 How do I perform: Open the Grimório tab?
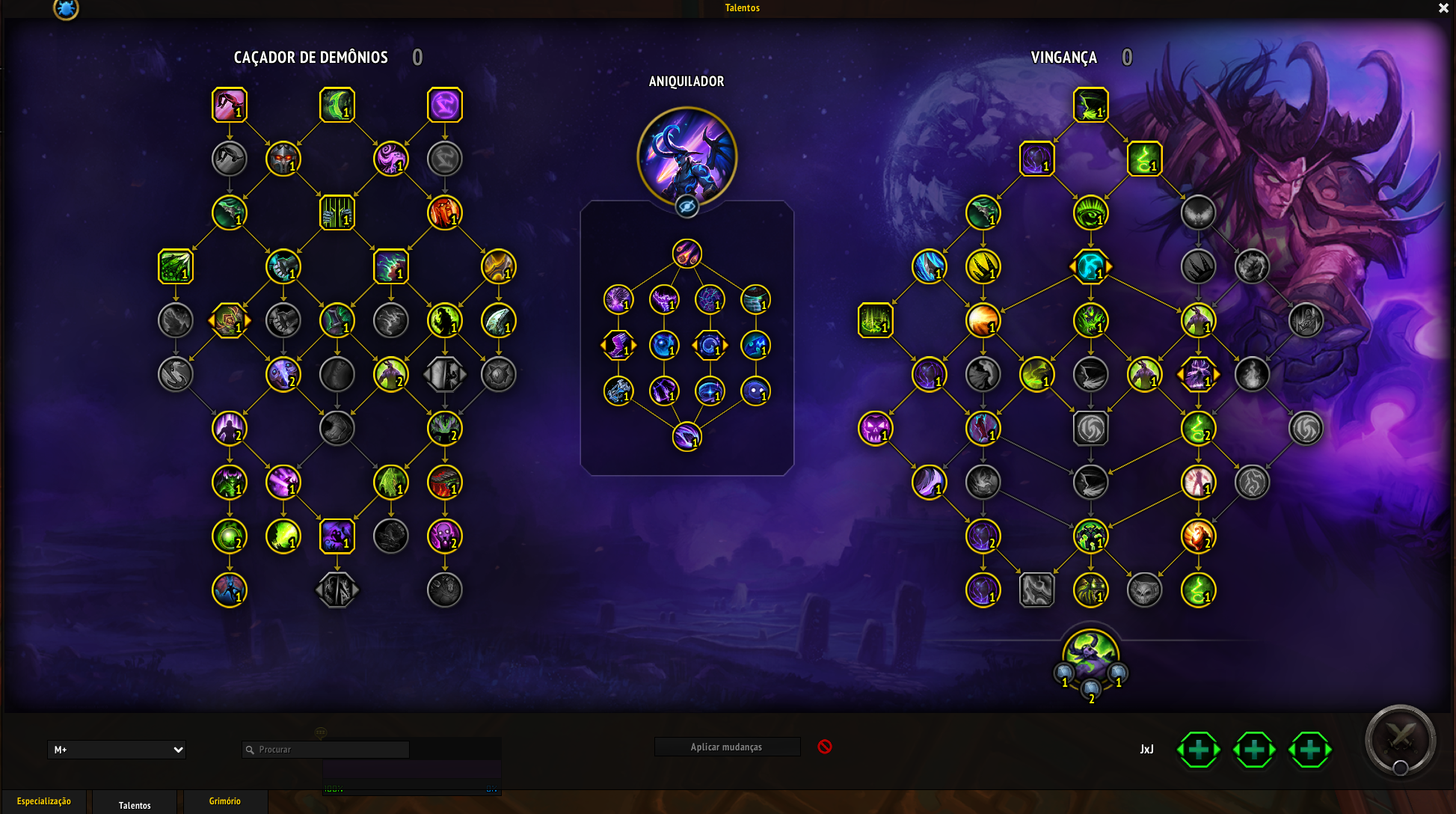pyautogui.click(x=224, y=801)
